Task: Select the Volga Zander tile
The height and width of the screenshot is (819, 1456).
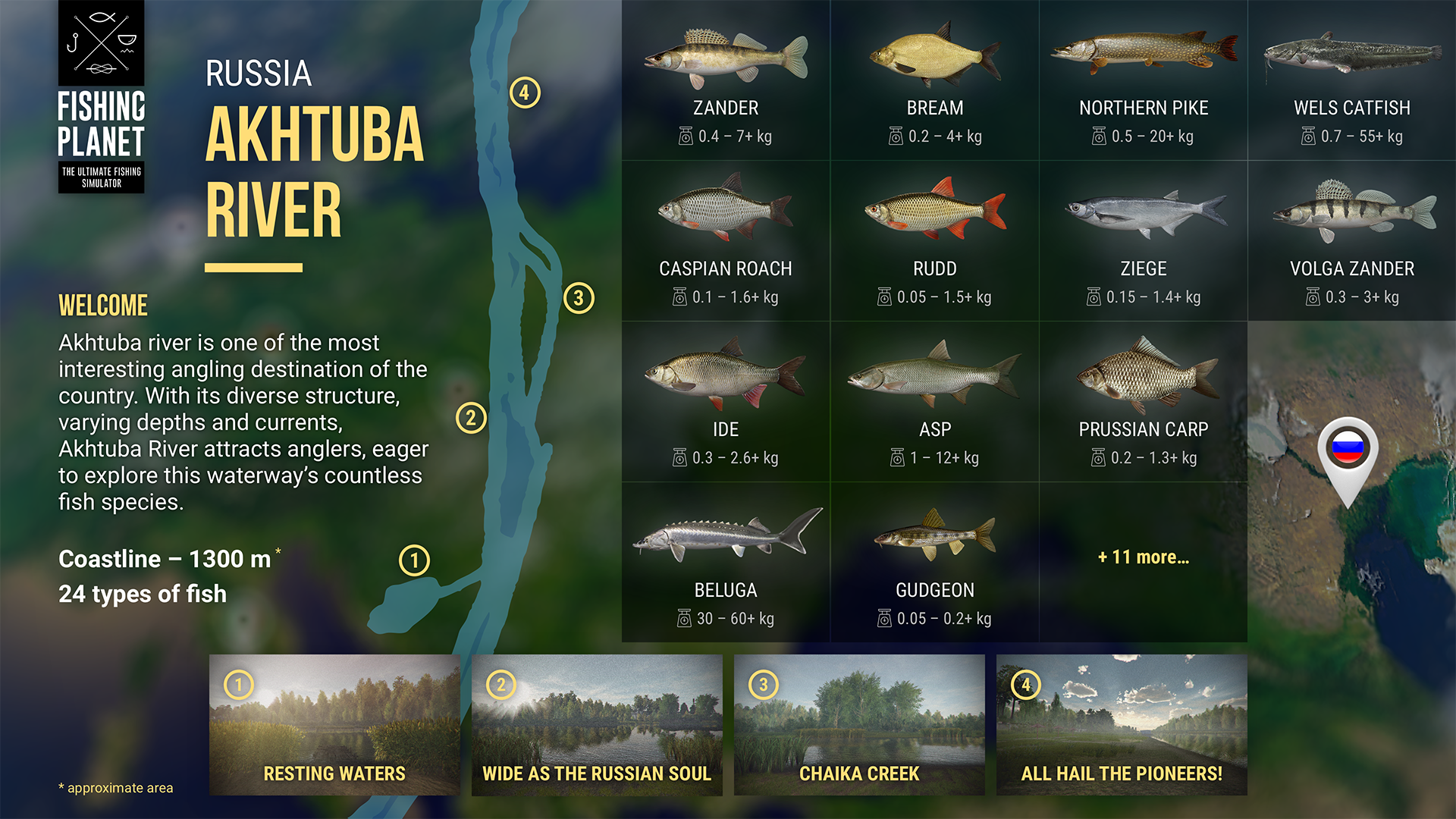Action: [1352, 241]
